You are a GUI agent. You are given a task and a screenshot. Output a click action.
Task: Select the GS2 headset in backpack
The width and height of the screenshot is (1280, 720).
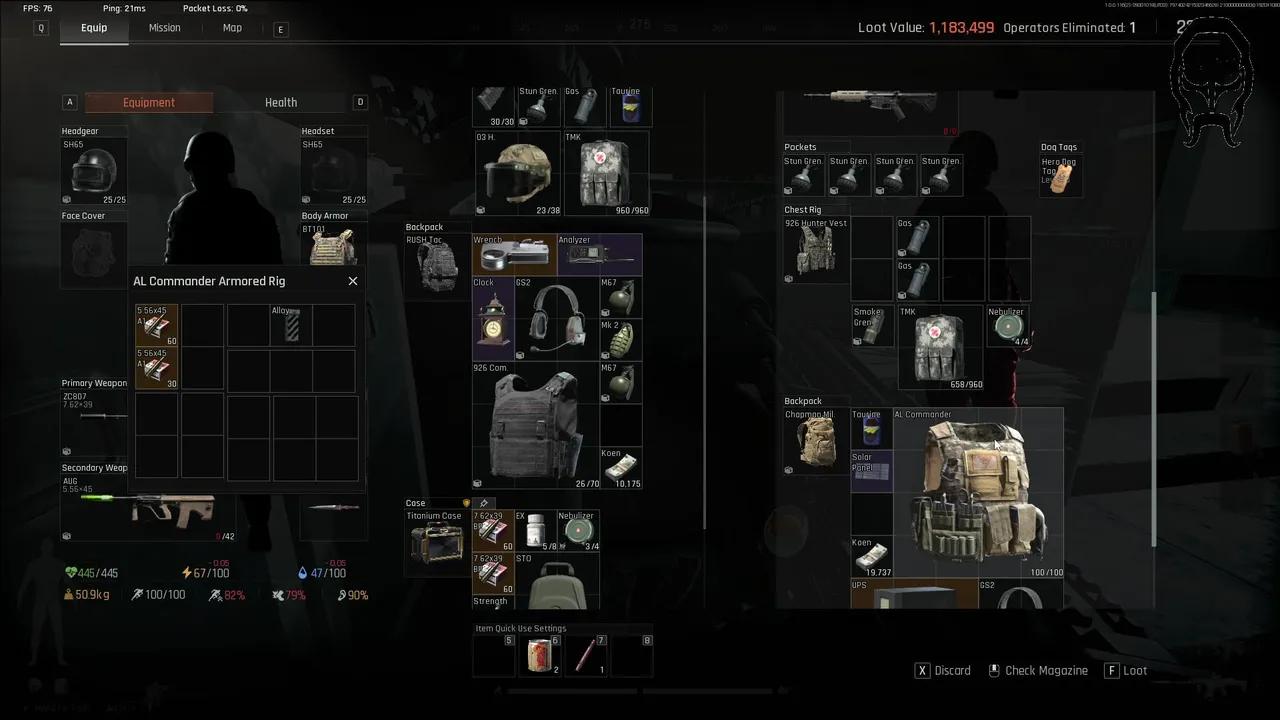point(556,319)
